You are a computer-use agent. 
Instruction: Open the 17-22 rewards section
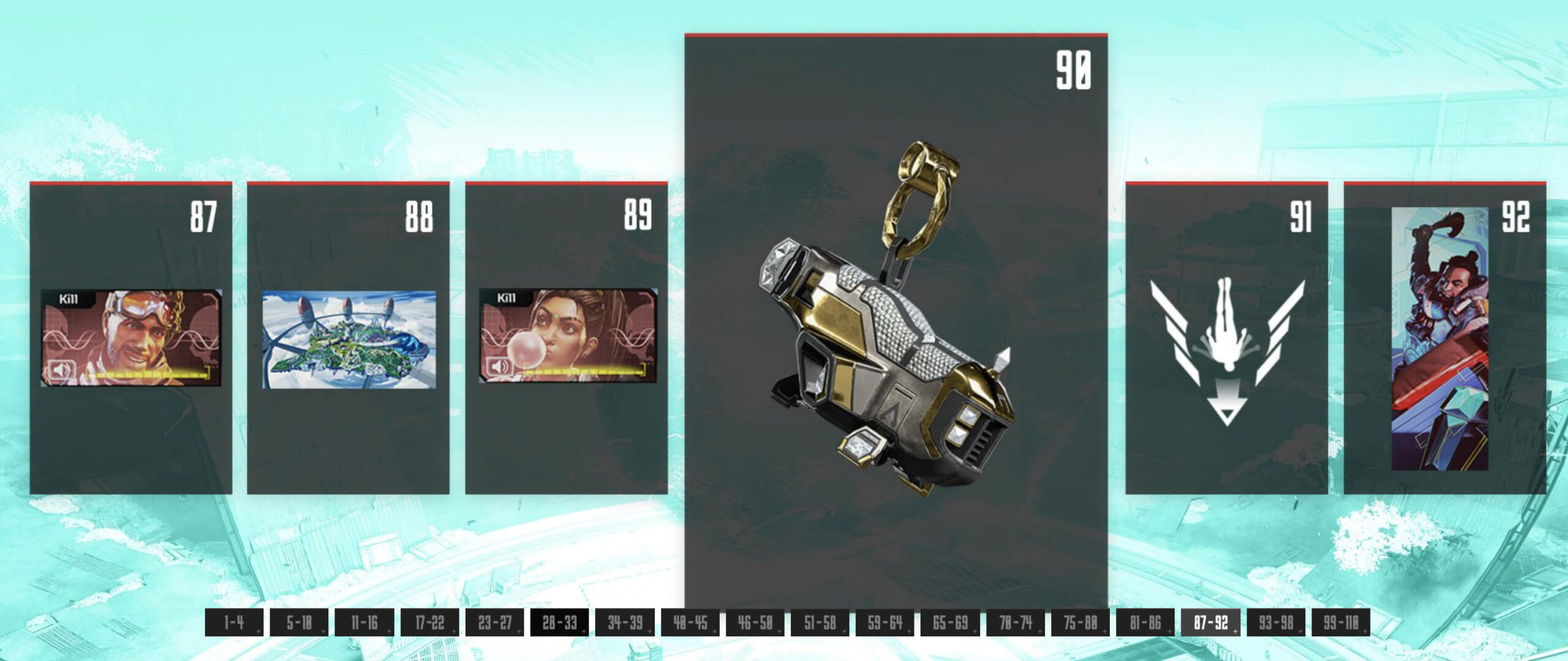[x=429, y=626]
